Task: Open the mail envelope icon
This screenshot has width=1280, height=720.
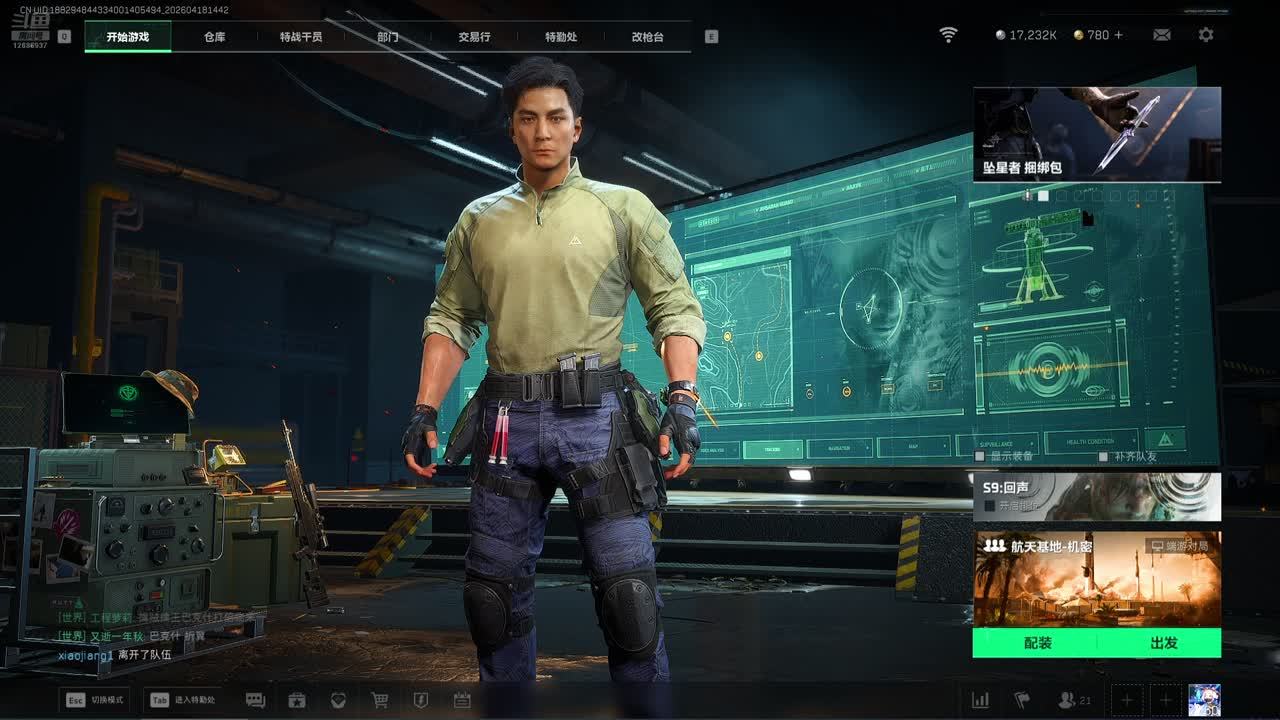Action: click(x=1162, y=35)
